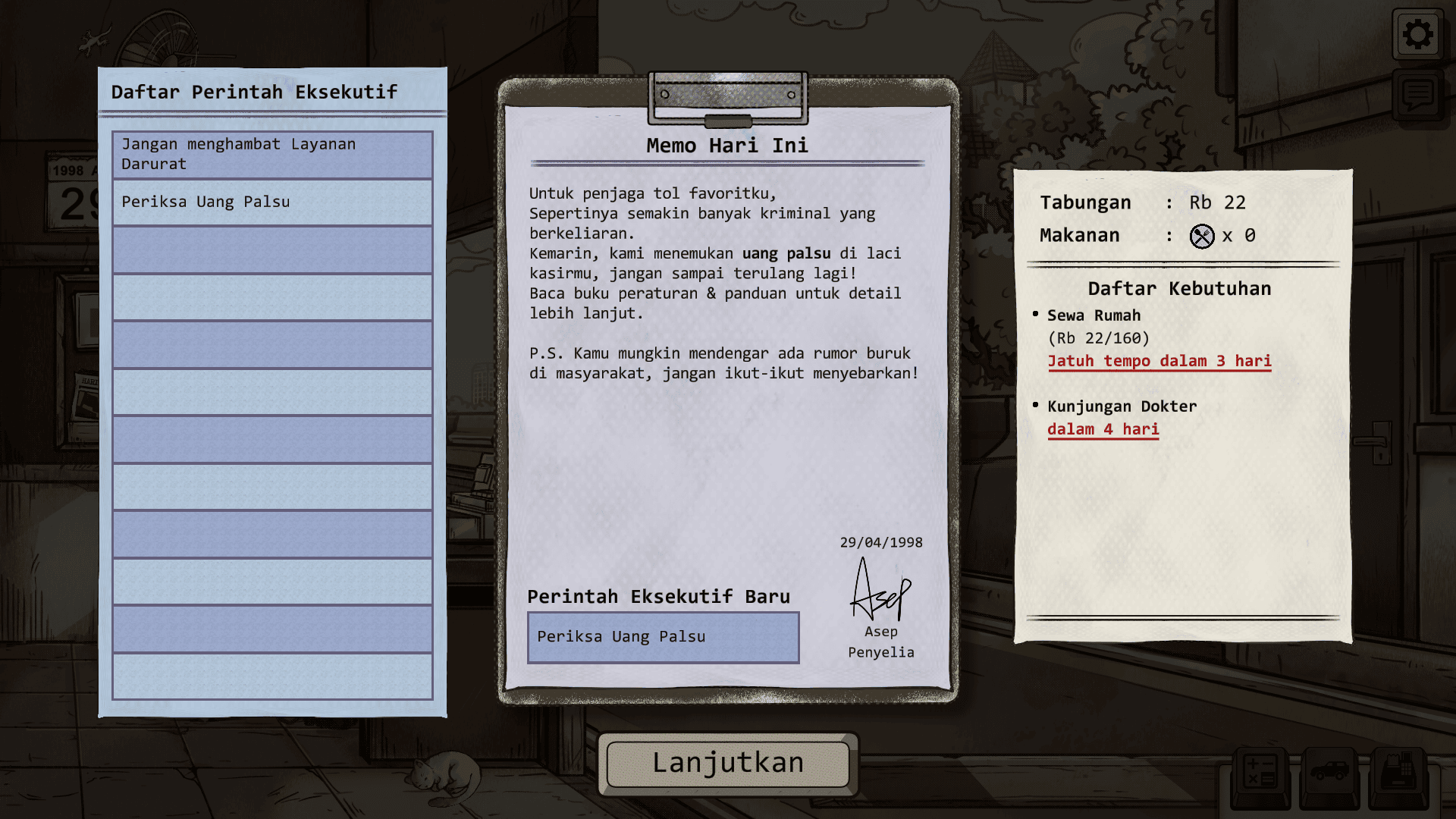Open the 'Jatuh tempo dalam 3 hari' link
The image size is (1456, 819).
pyautogui.click(x=1159, y=361)
